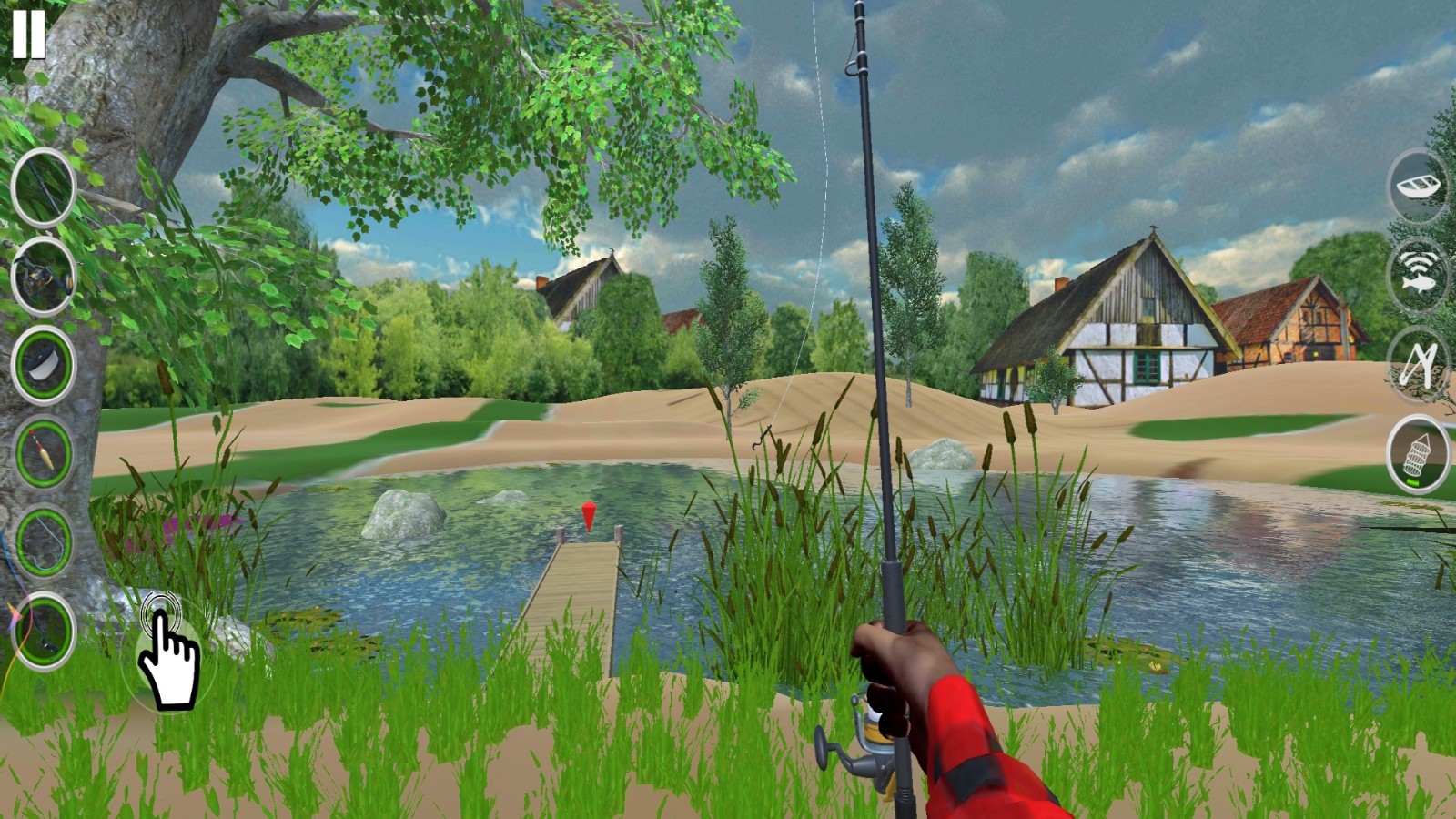Image resolution: width=1456 pixels, height=819 pixels.
Task: Open the fishing reel slot
Action: pyautogui.click(x=43, y=277)
